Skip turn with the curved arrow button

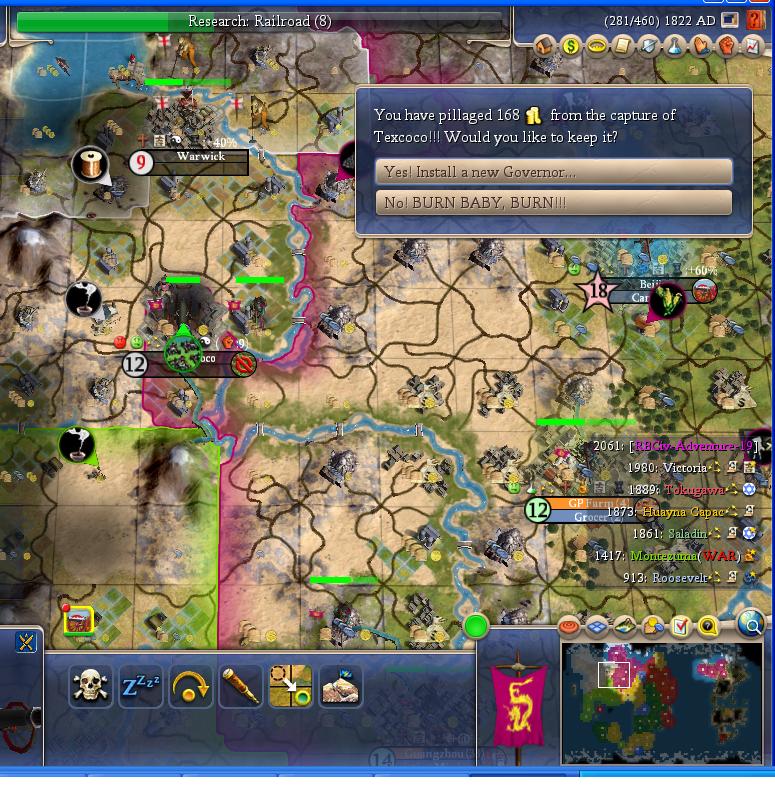point(190,686)
